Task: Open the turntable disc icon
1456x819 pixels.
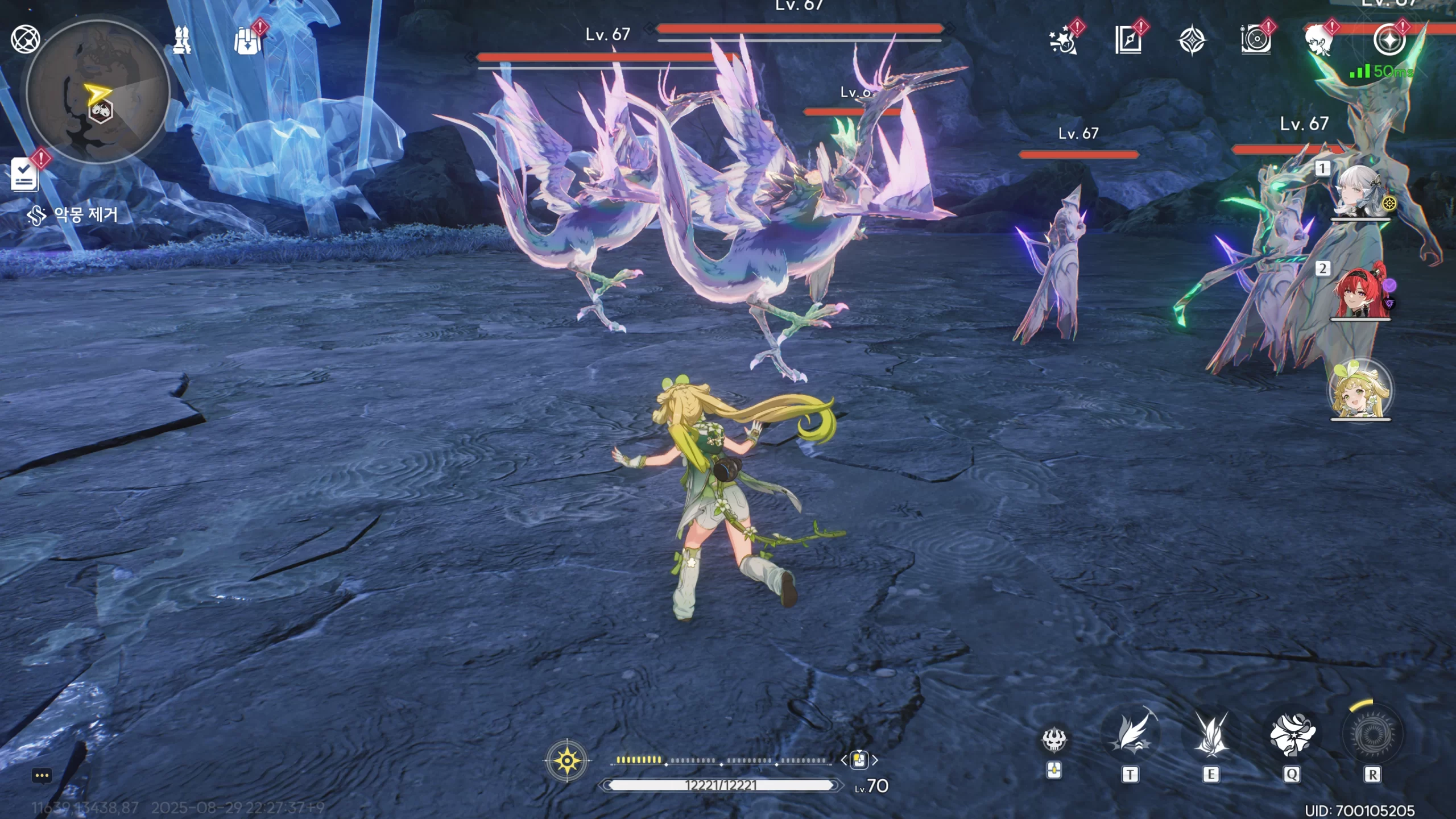Action: 1255,41
